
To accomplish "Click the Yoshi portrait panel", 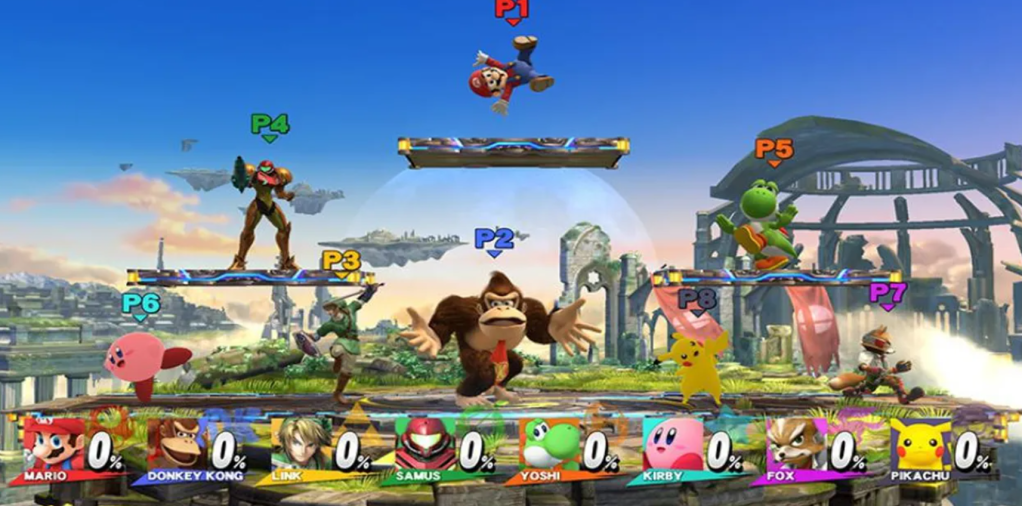I will click(x=548, y=444).
